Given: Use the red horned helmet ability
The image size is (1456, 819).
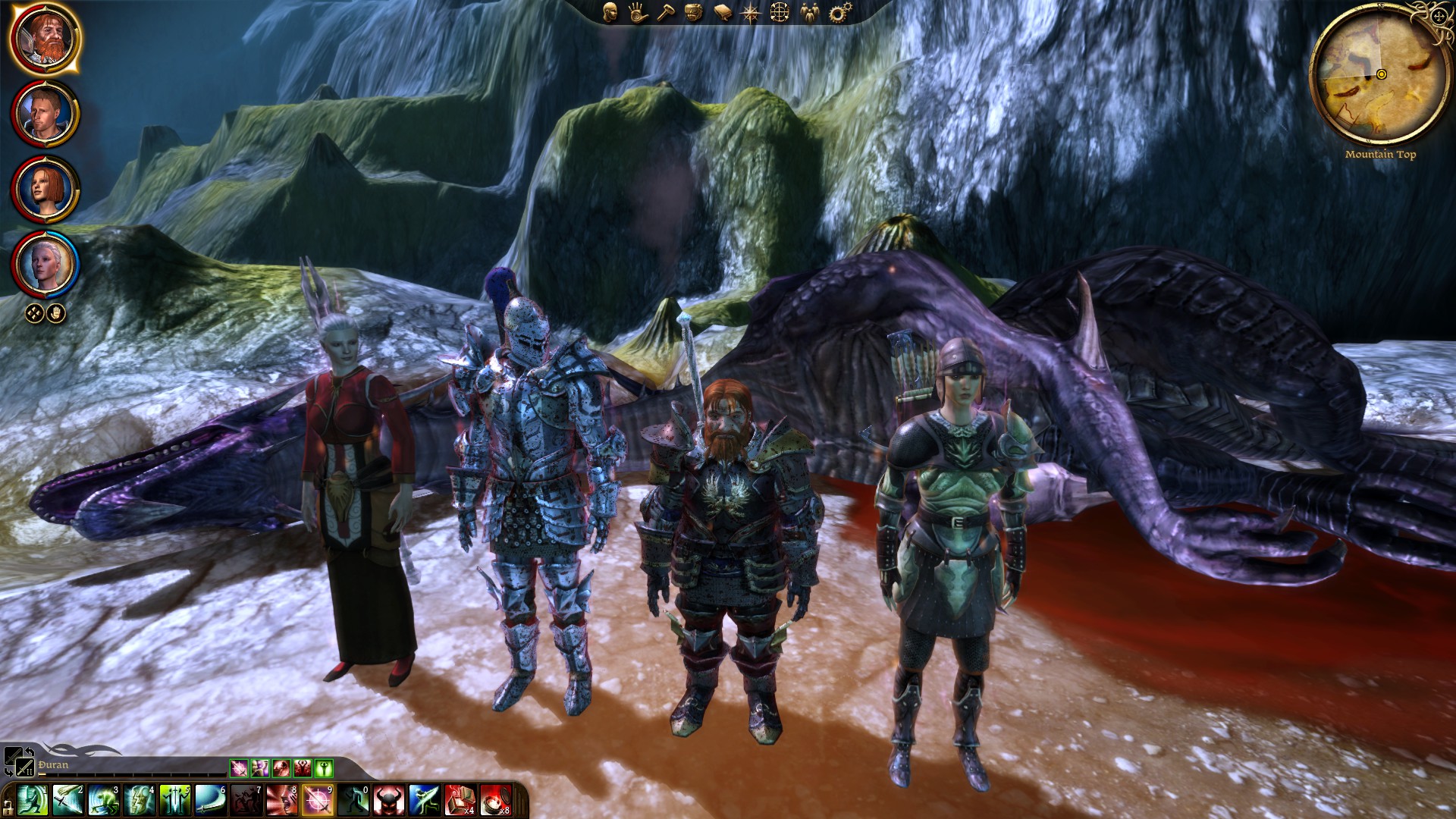Looking at the screenshot, I should coord(390,801).
